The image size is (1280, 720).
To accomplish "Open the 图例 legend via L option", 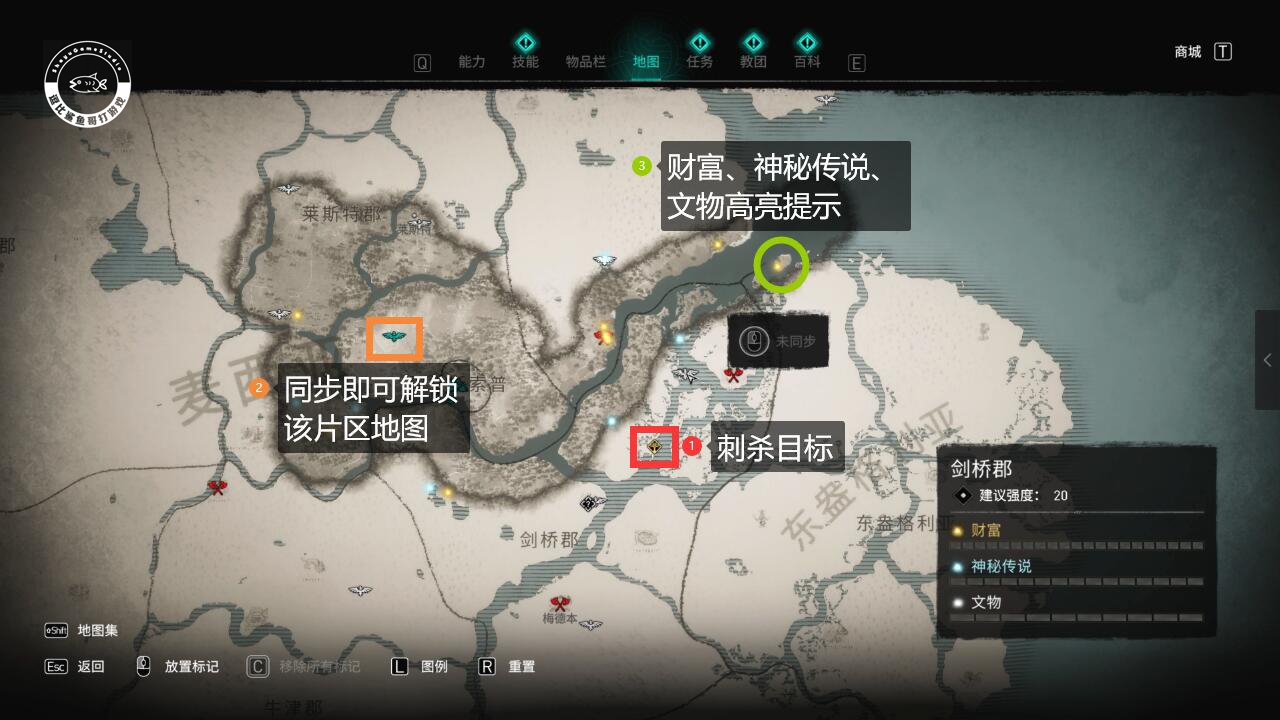I will [420, 665].
